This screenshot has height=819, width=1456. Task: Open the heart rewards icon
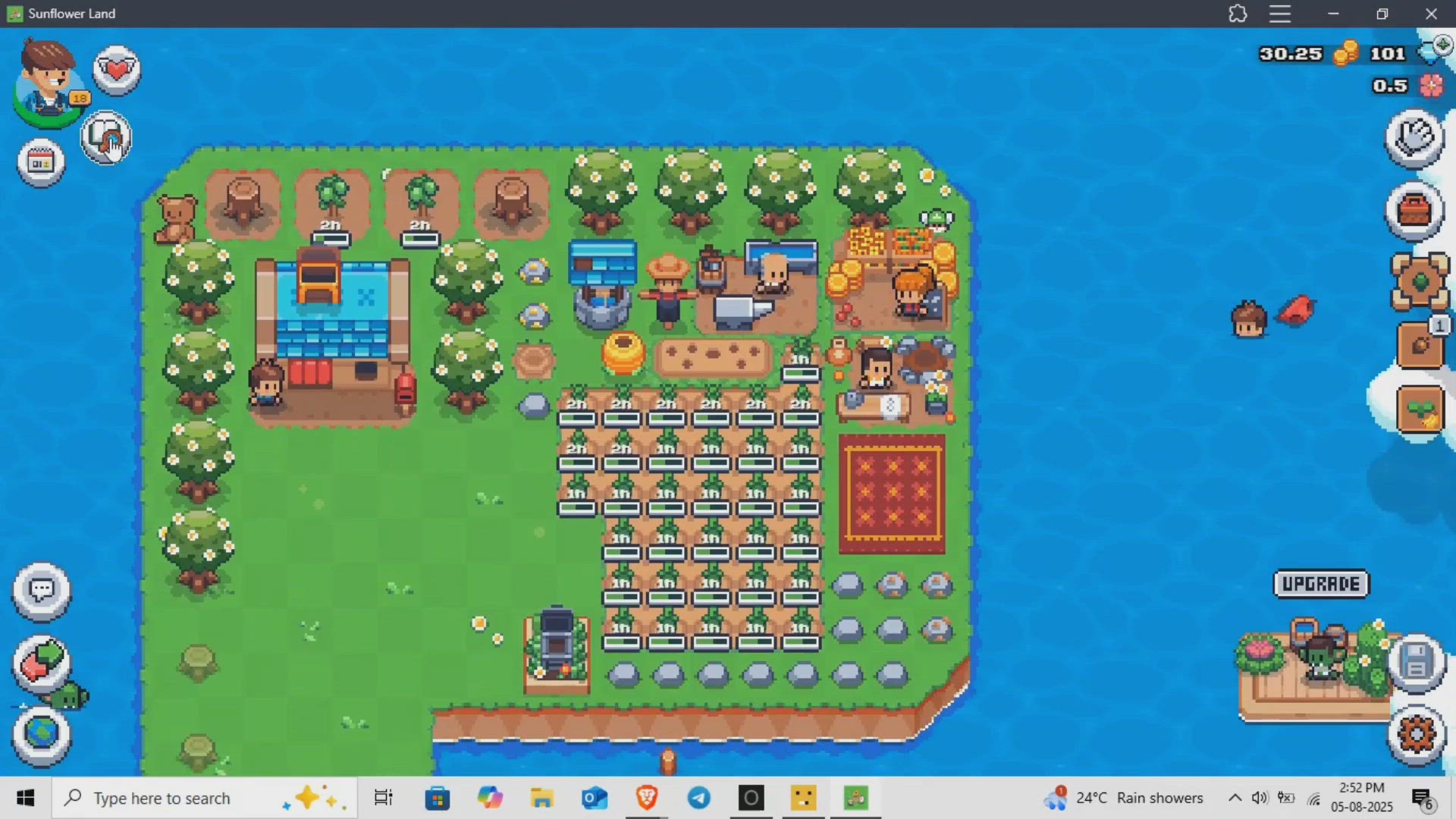coord(117,69)
